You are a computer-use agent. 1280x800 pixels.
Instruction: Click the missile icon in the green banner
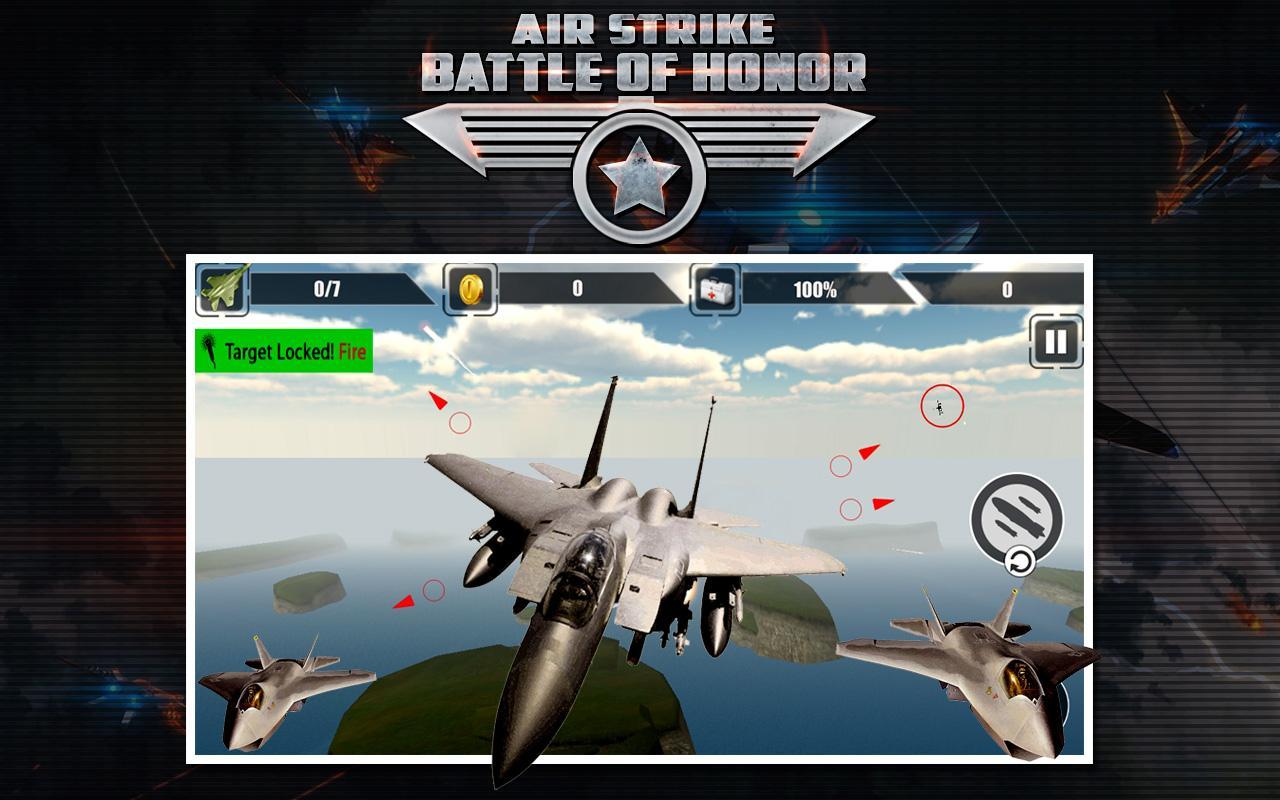(x=211, y=351)
